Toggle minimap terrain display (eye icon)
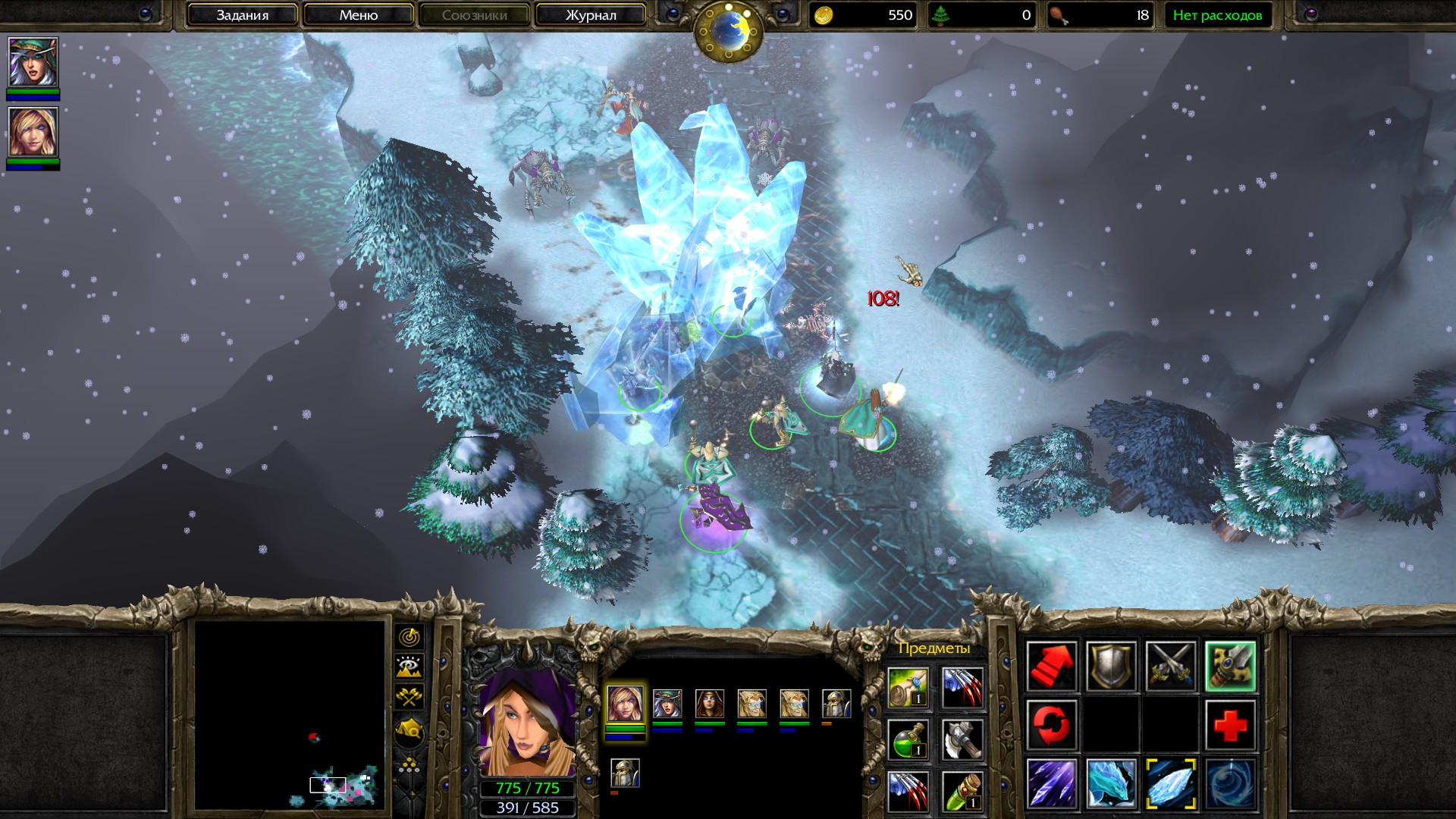 (409, 667)
